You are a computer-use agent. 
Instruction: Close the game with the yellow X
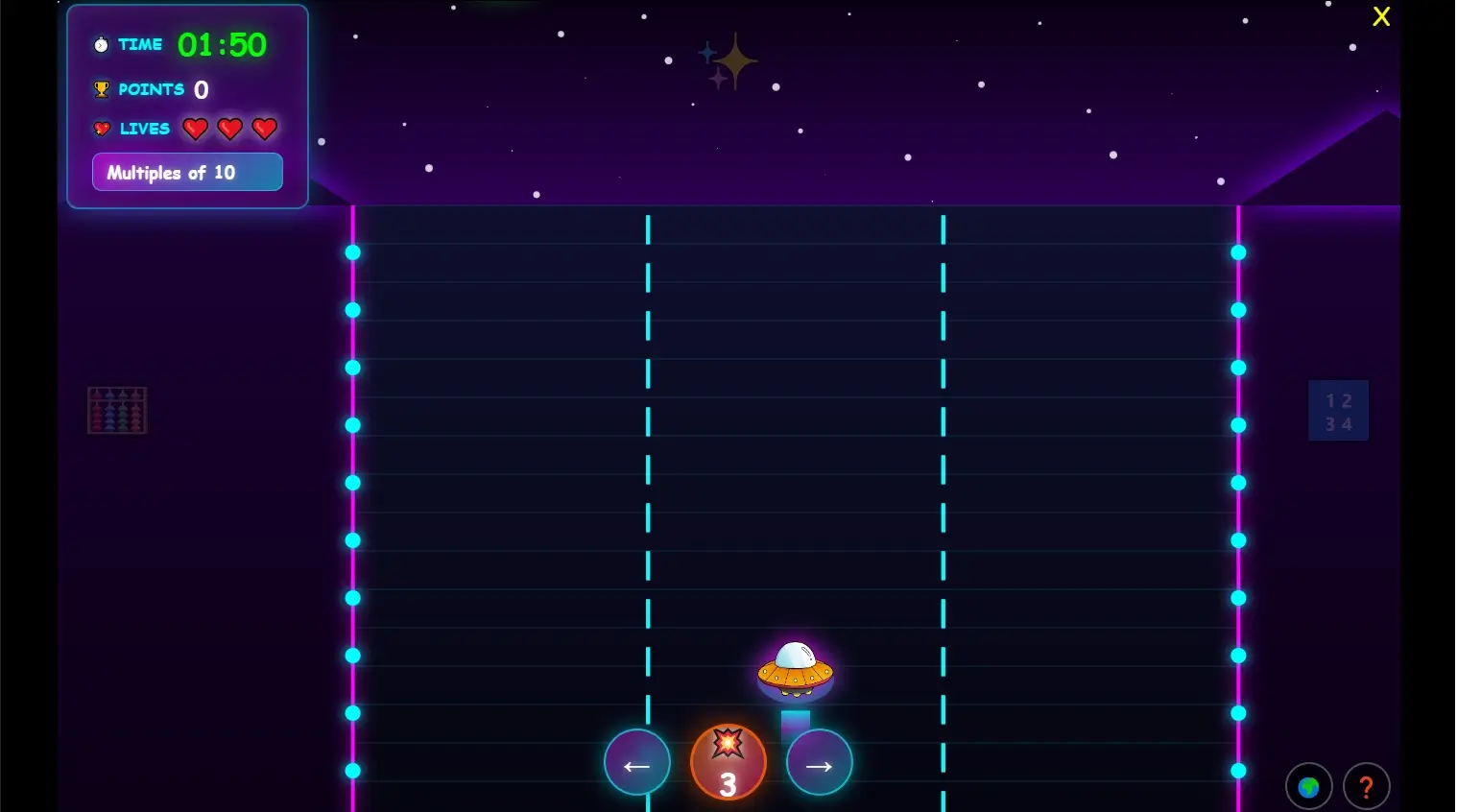1381,16
